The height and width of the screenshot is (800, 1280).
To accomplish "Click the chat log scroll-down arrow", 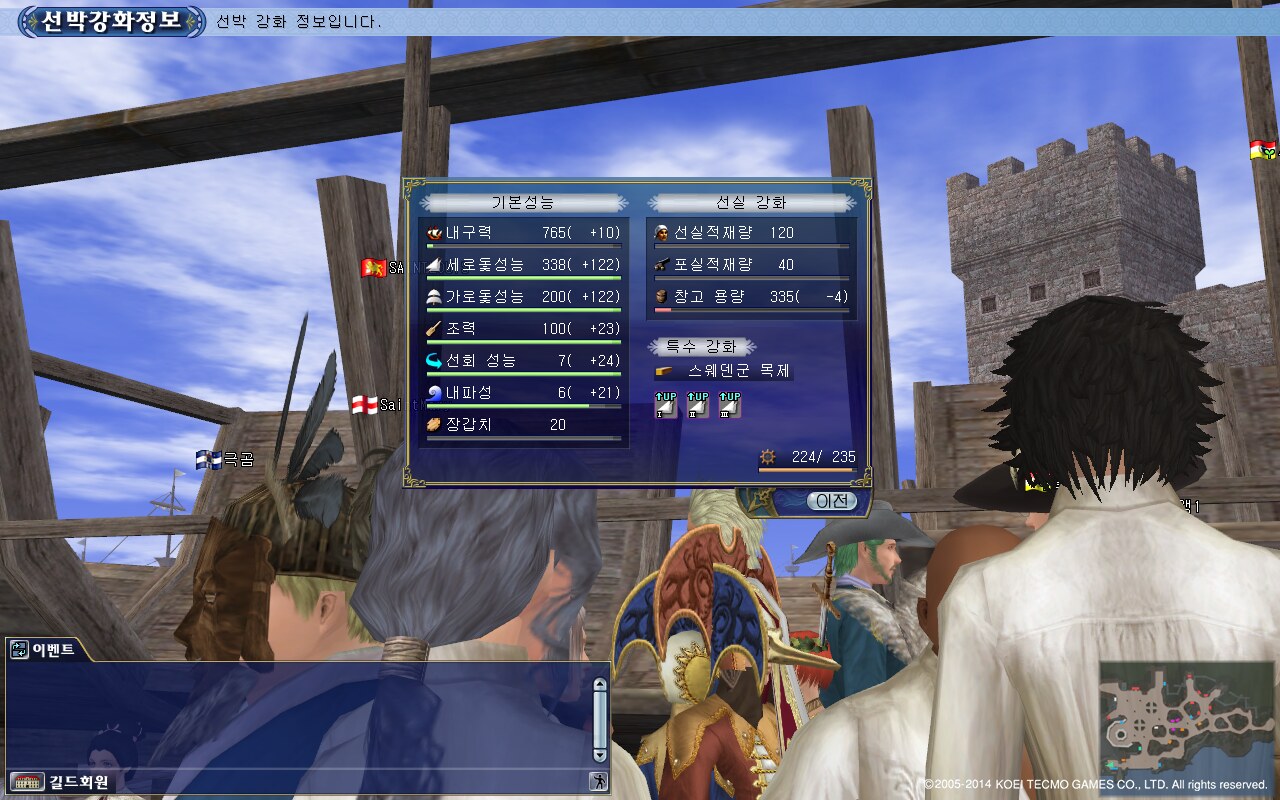I will 600,755.
